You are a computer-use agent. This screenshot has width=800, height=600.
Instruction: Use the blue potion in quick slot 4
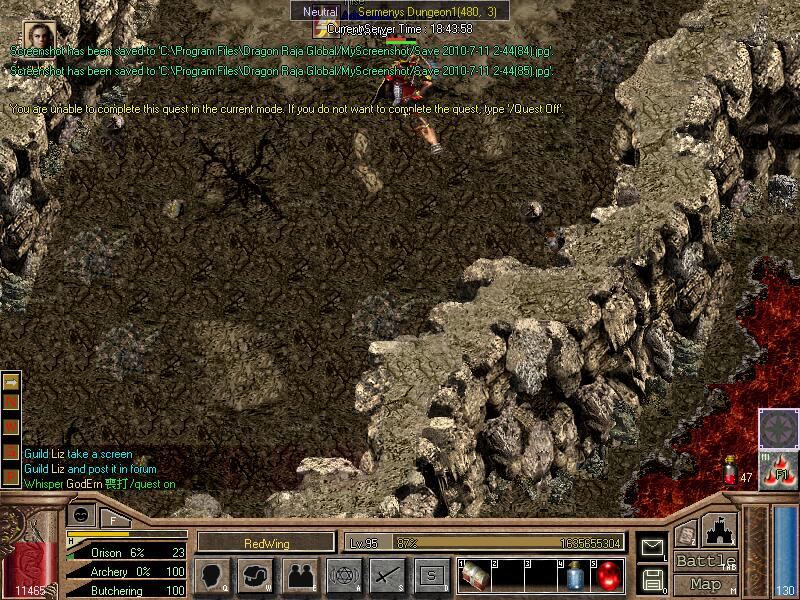pos(575,576)
